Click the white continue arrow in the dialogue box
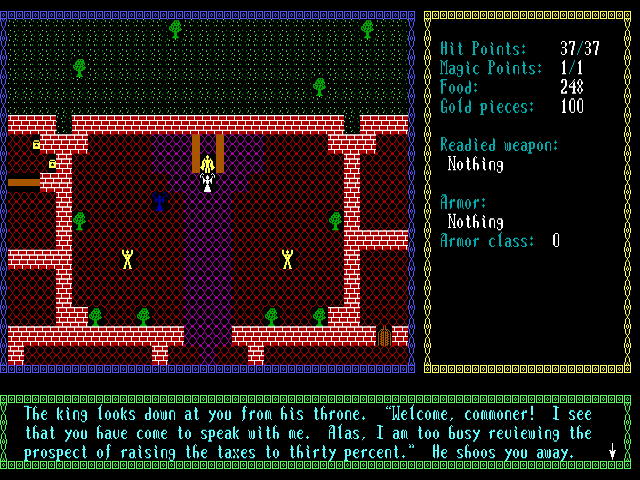The width and height of the screenshot is (640, 480). coord(611,452)
